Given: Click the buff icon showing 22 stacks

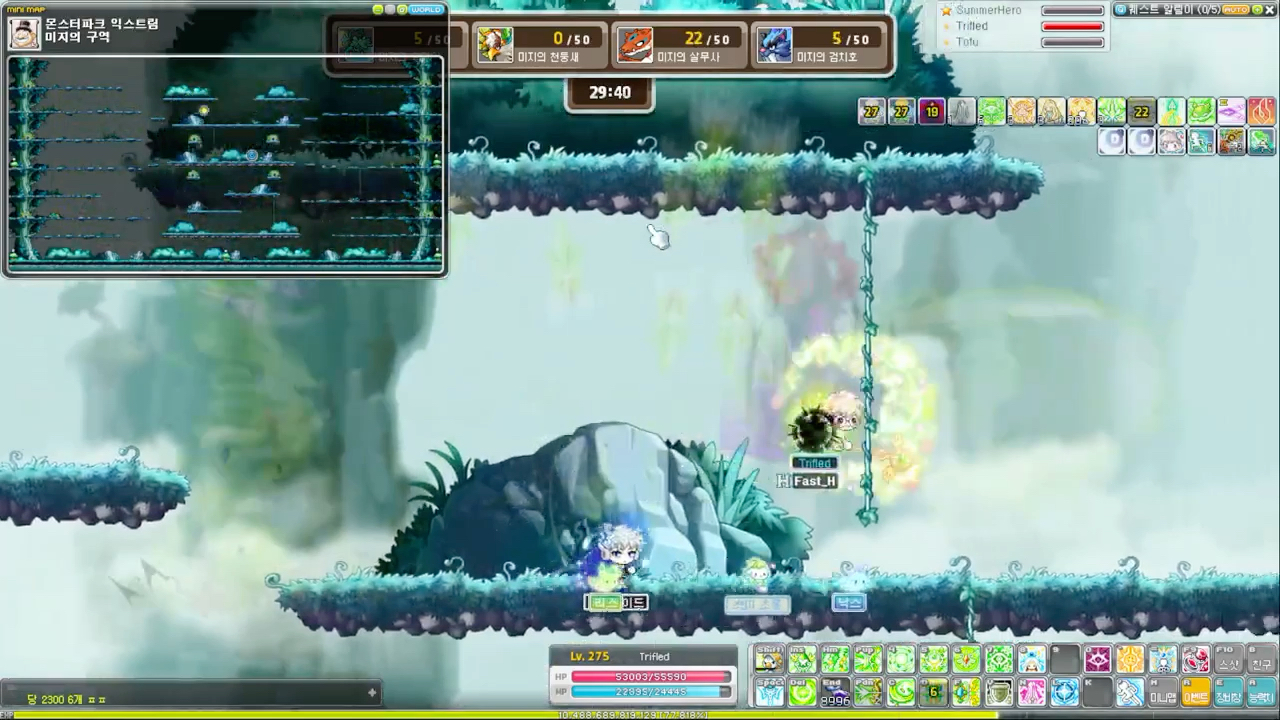Looking at the screenshot, I should click(1141, 112).
